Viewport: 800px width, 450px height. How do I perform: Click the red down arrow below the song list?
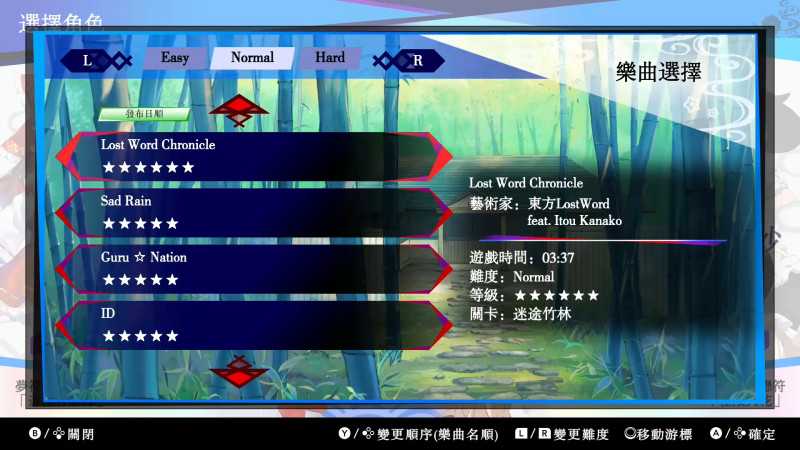[240, 371]
